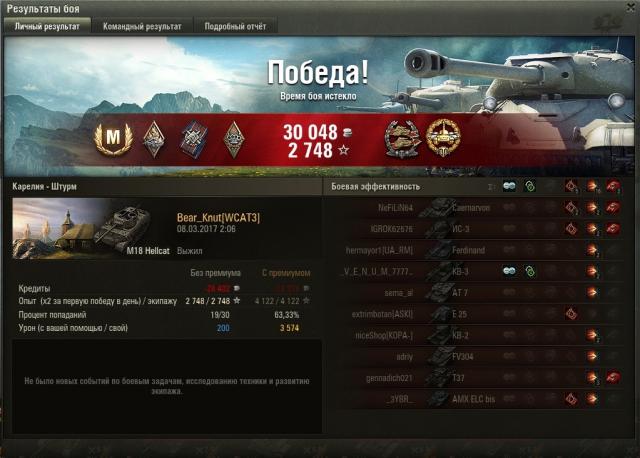Select the AMX ELC bis row
The height and width of the screenshot is (458, 640).
472,398
